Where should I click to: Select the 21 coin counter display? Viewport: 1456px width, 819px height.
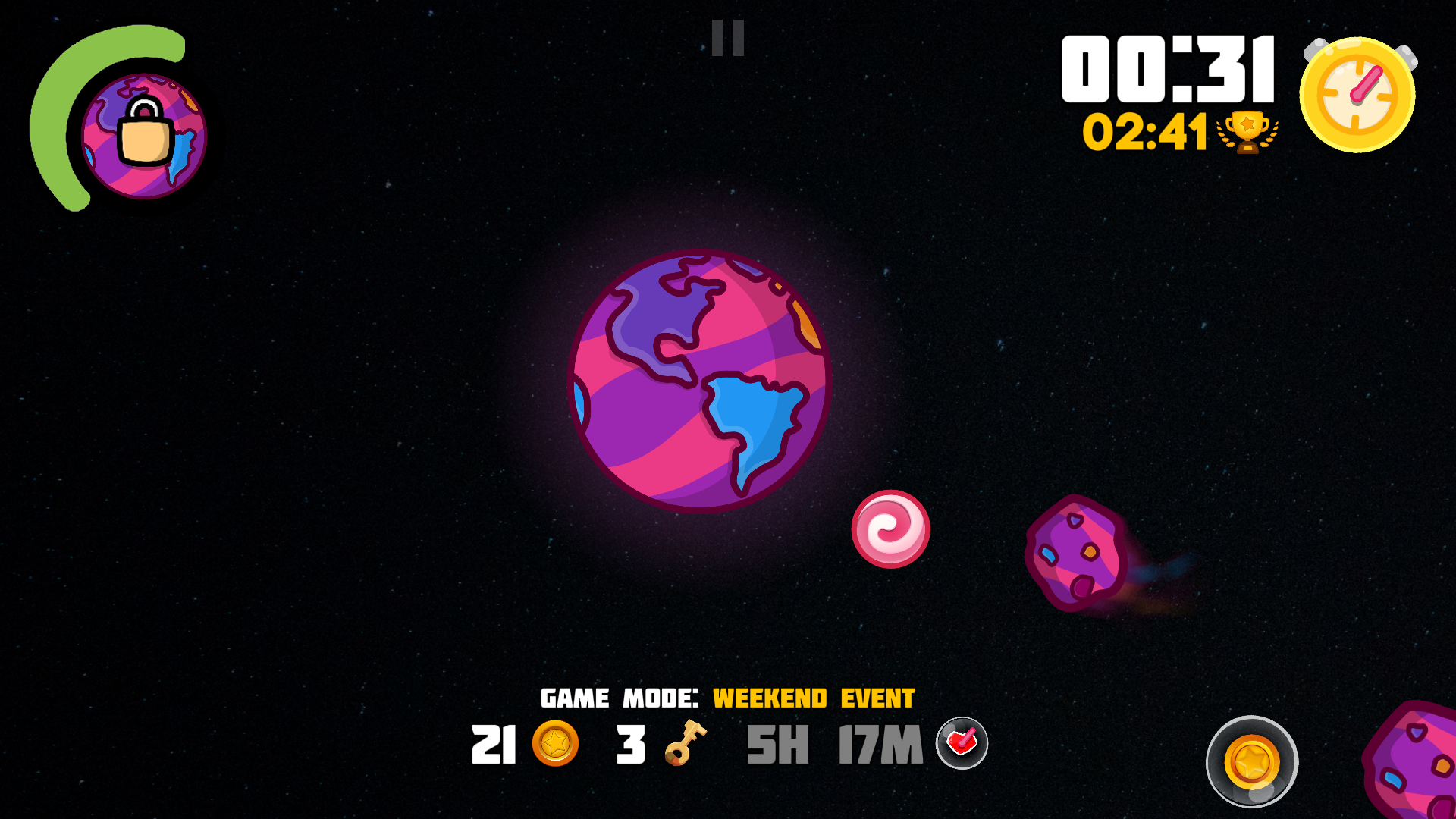coord(494,745)
